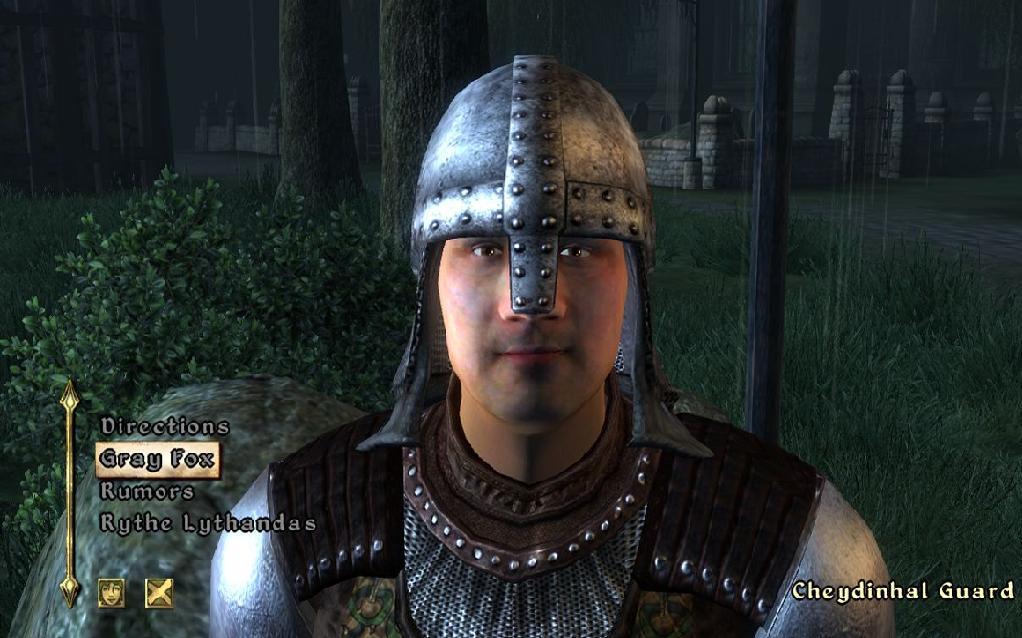The width and height of the screenshot is (1022, 638).
Task: Ask about Rythe Lythandas
Action: coord(208,523)
